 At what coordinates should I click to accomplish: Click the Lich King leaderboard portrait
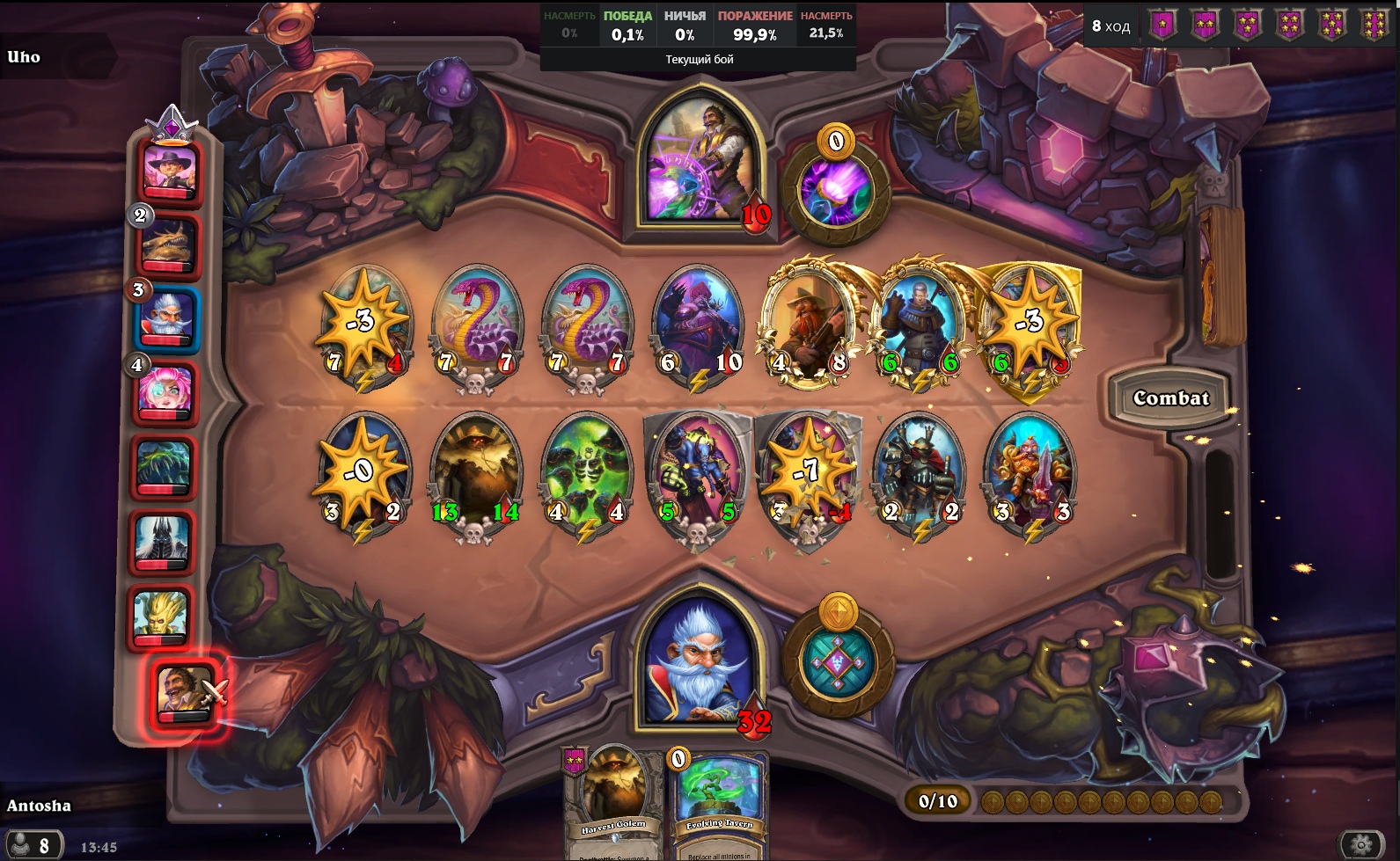tap(163, 539)
